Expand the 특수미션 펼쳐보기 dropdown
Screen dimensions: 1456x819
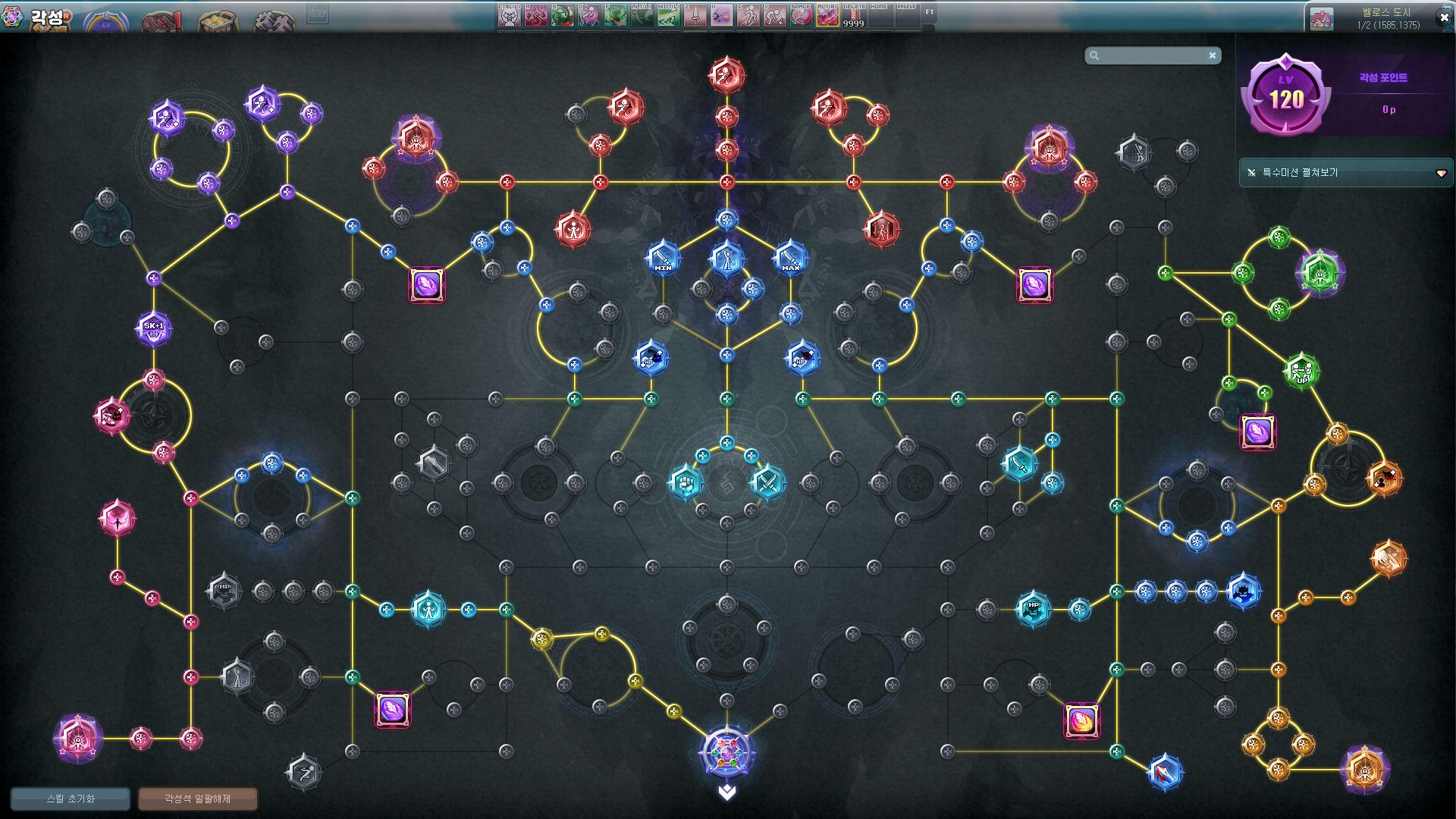click(1440, 173)
